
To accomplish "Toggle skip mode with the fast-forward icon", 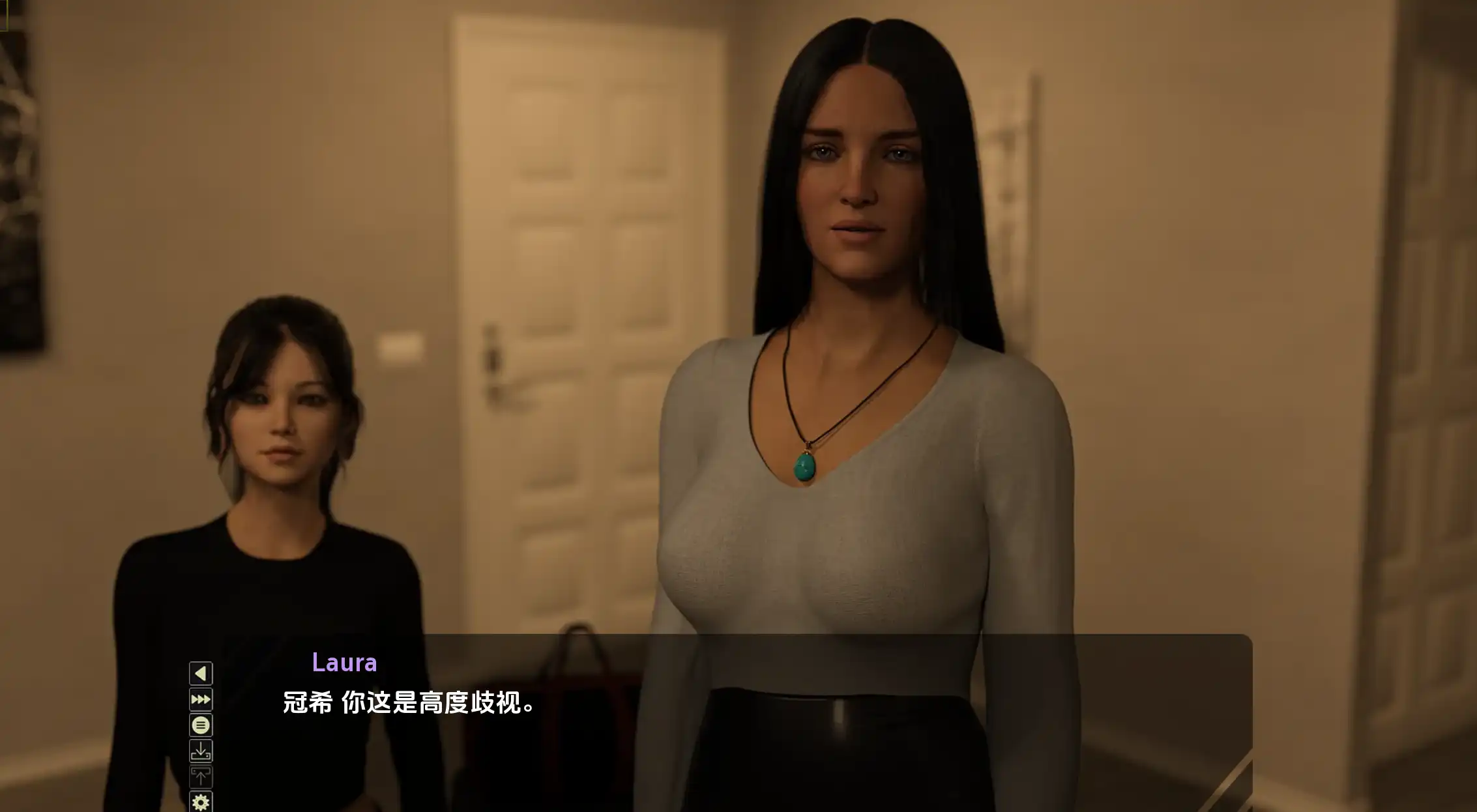I will [201, 699].
